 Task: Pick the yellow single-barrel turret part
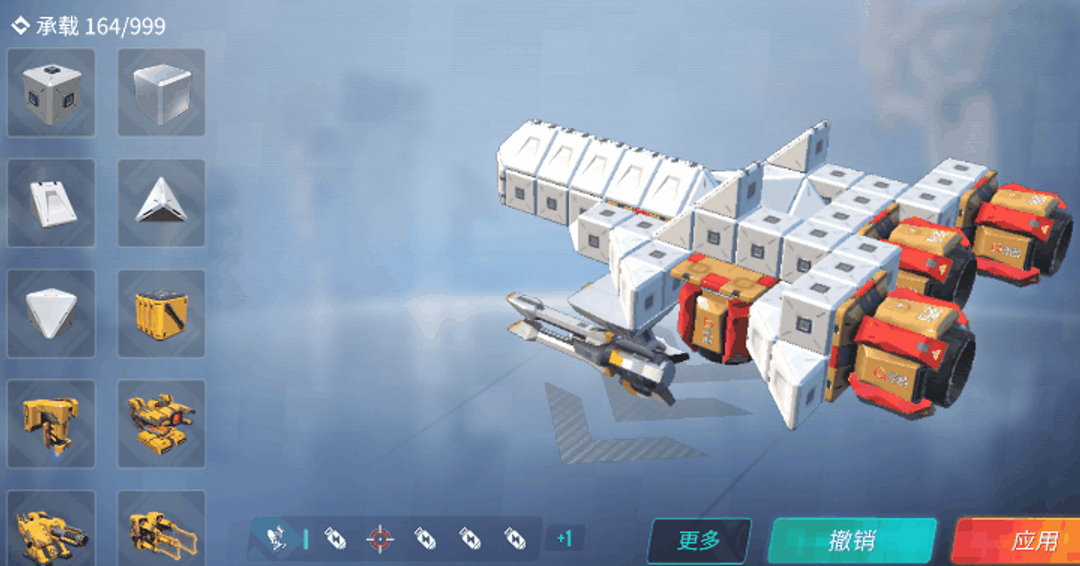point(51,423)
